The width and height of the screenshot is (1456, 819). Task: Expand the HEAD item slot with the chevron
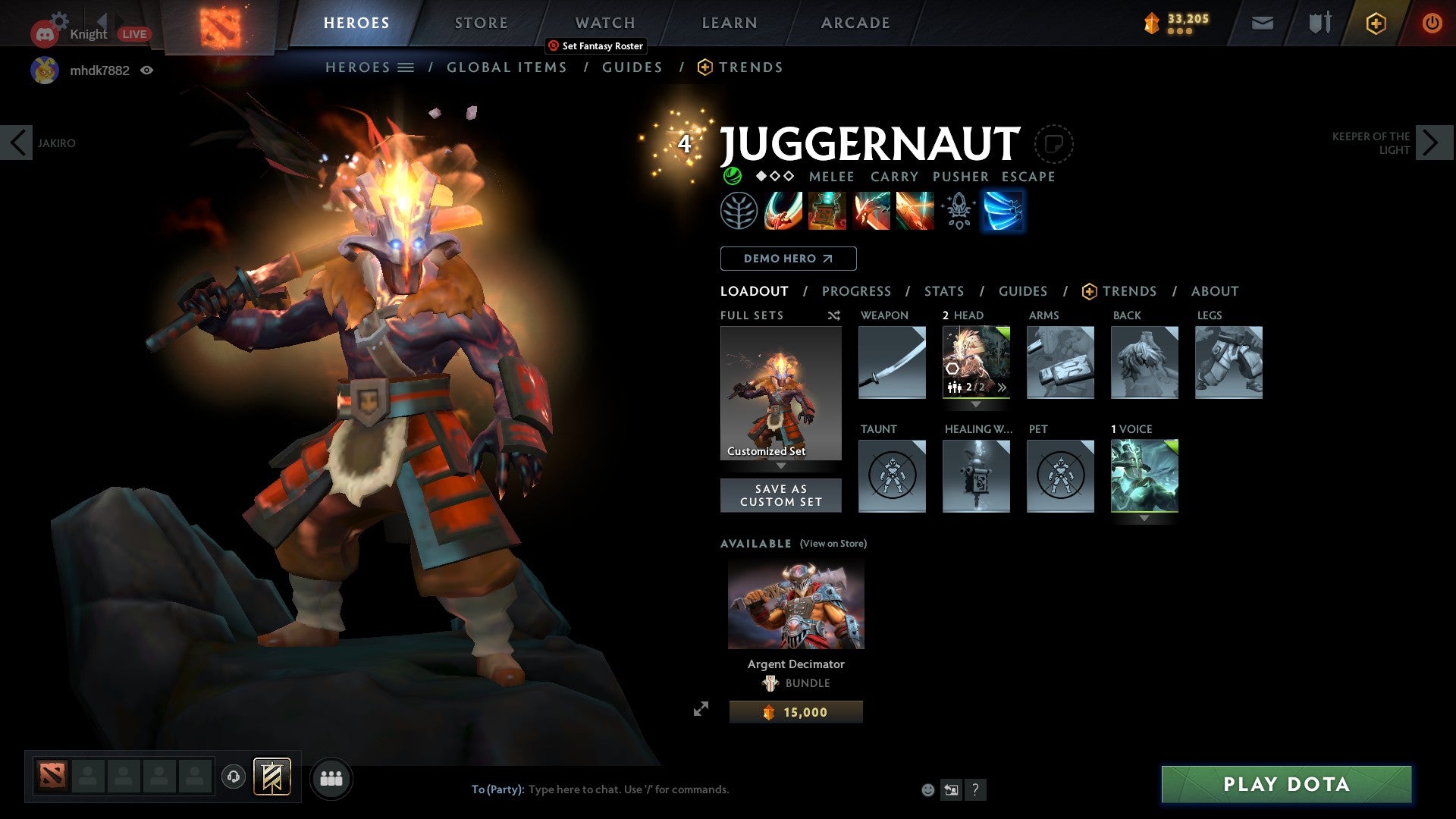click(1003, 388)
